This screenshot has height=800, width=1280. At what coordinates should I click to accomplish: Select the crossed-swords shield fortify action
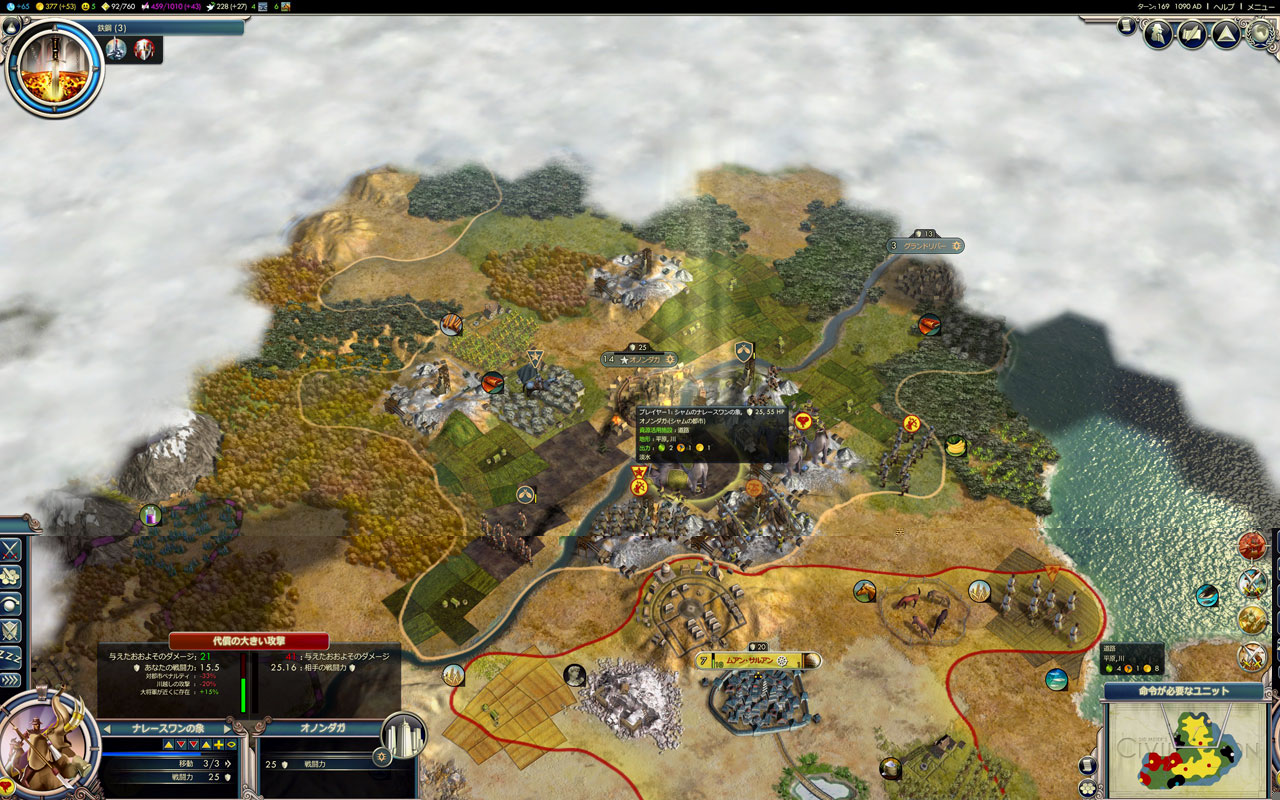(11, 629)
